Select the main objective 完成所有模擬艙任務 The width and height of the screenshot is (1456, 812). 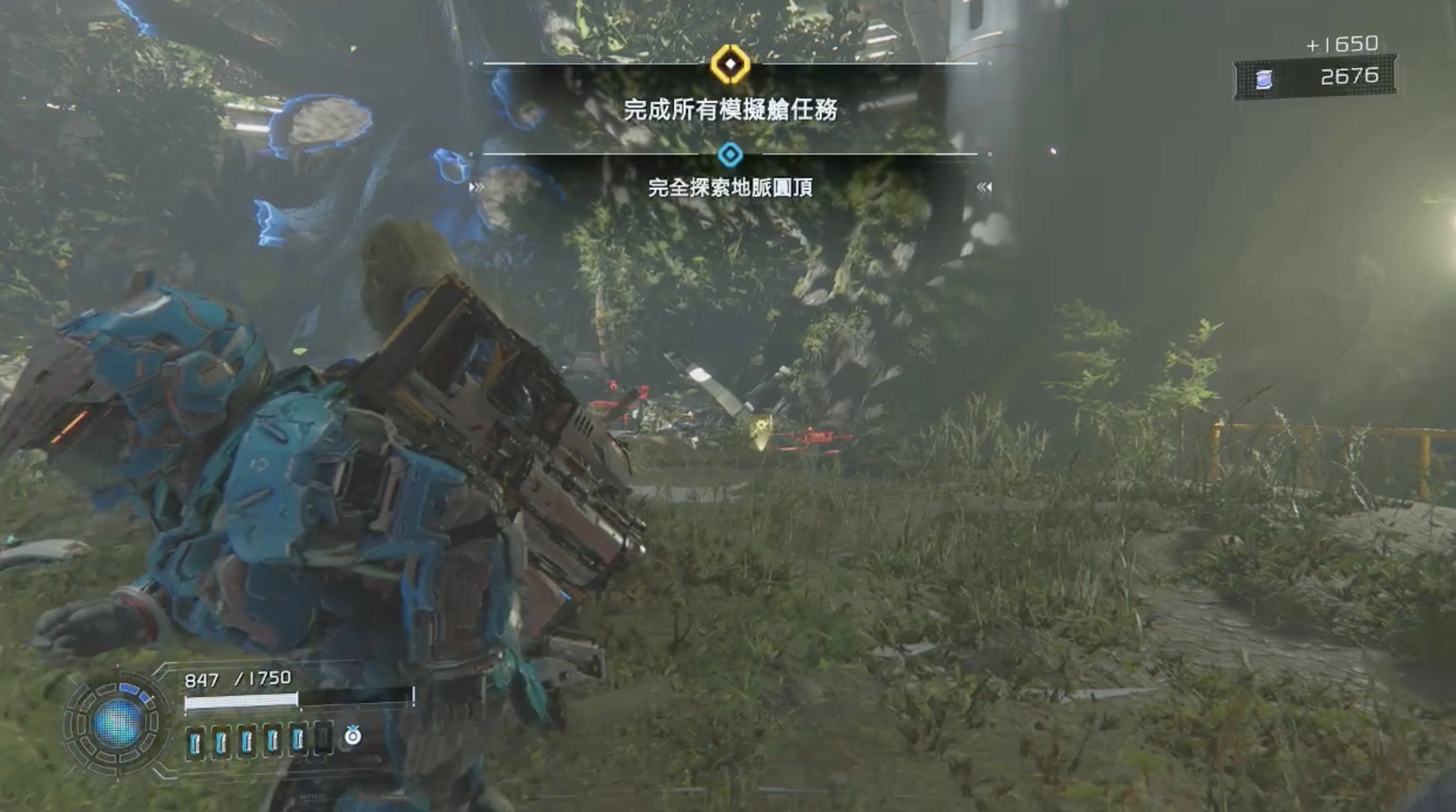point(730,110)
